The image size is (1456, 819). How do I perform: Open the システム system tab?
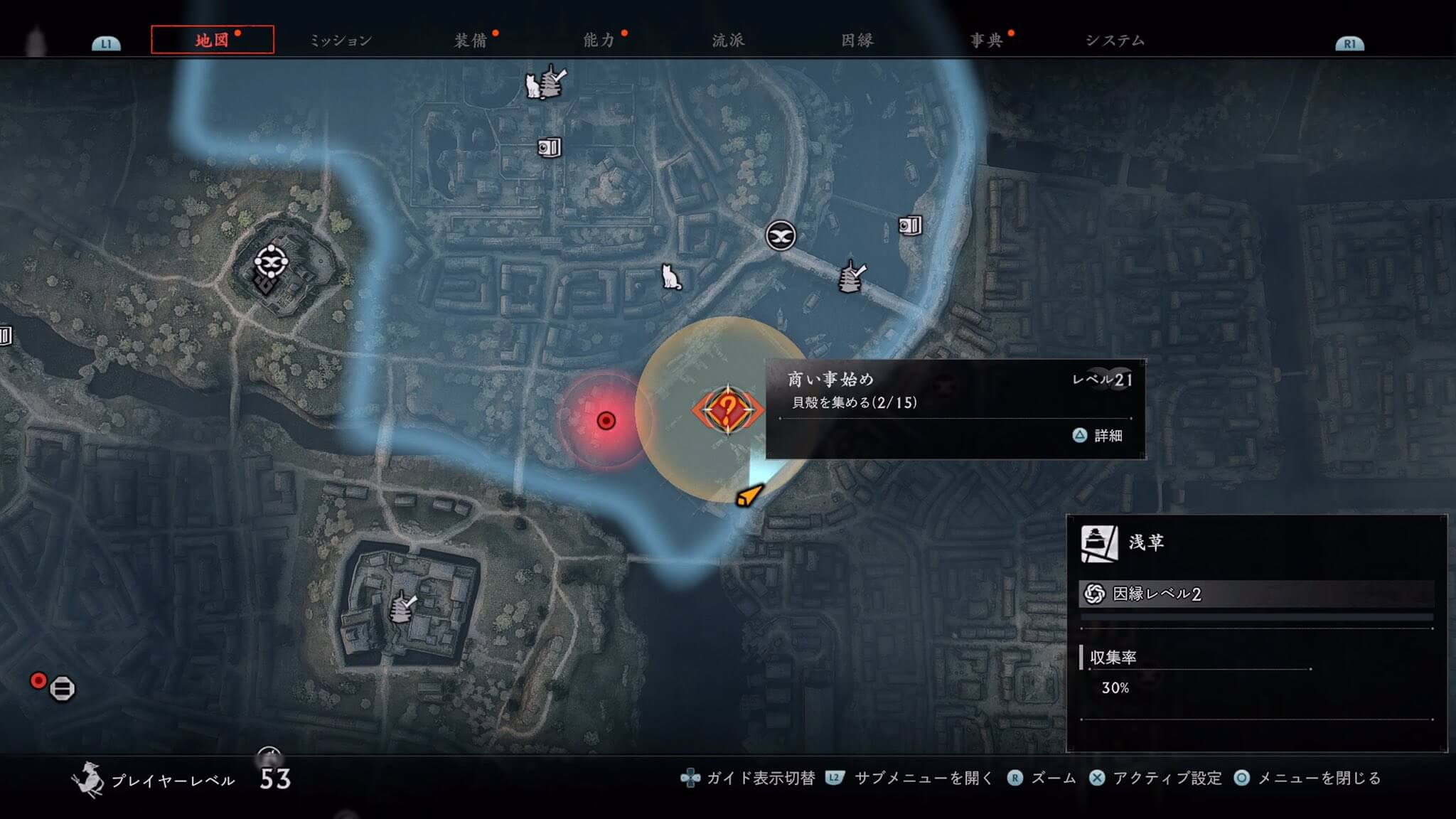click(x=1115, y=41)
